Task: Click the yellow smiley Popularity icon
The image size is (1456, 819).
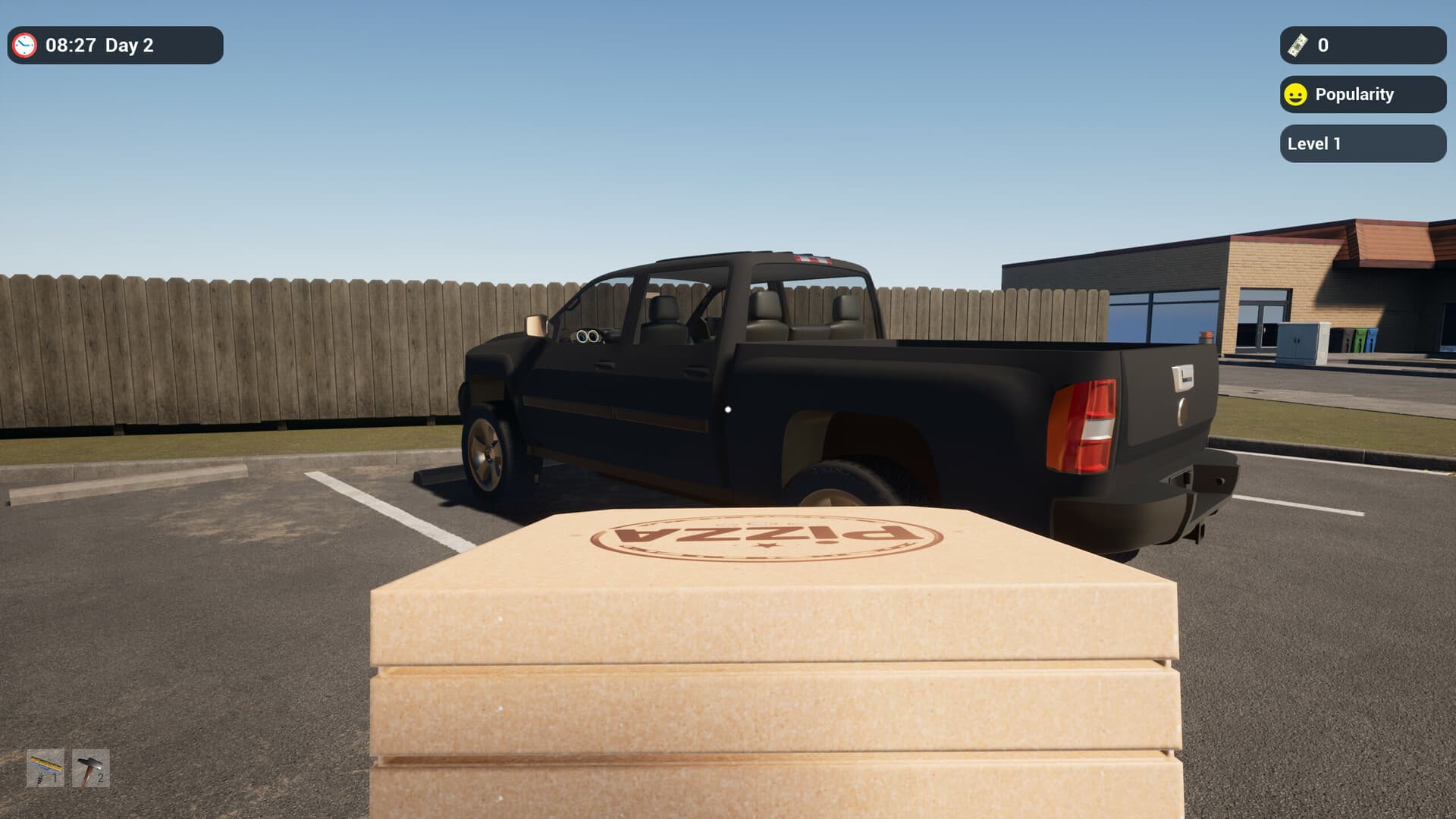Action: pyautogui.click(x=1296, y=94)
